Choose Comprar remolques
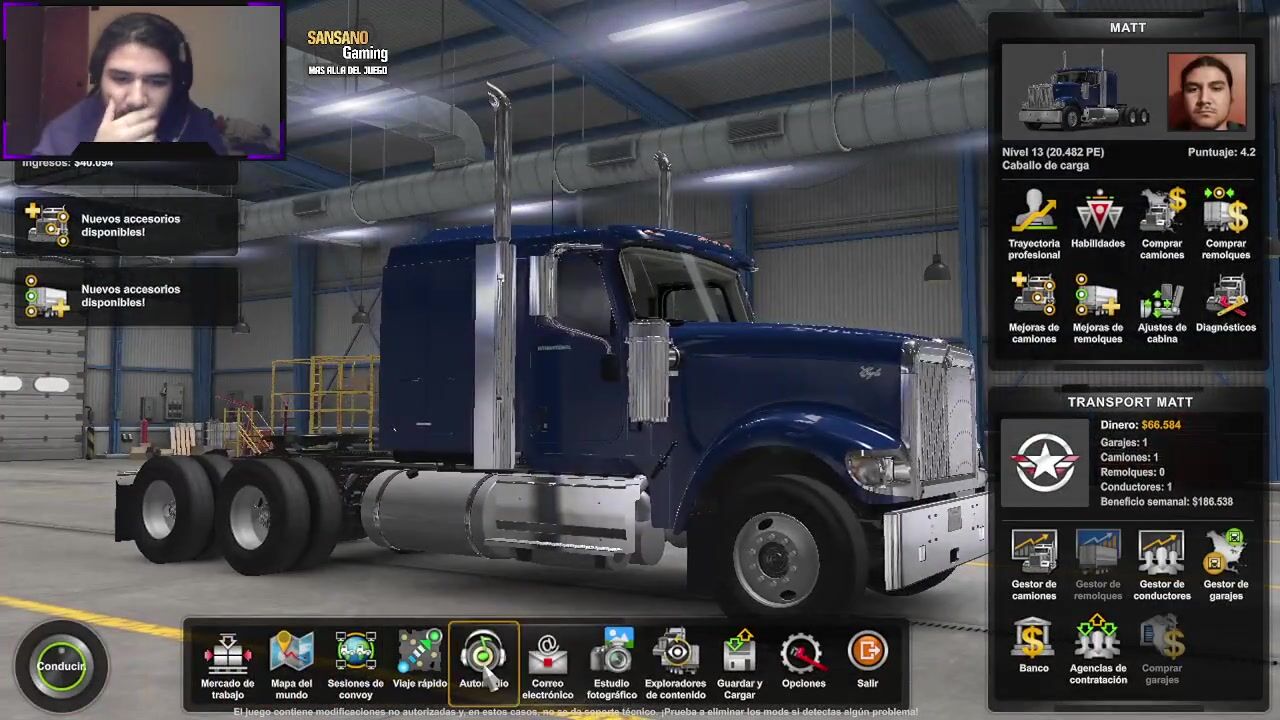This screenshot has width=1280, height=720. 1226,224
